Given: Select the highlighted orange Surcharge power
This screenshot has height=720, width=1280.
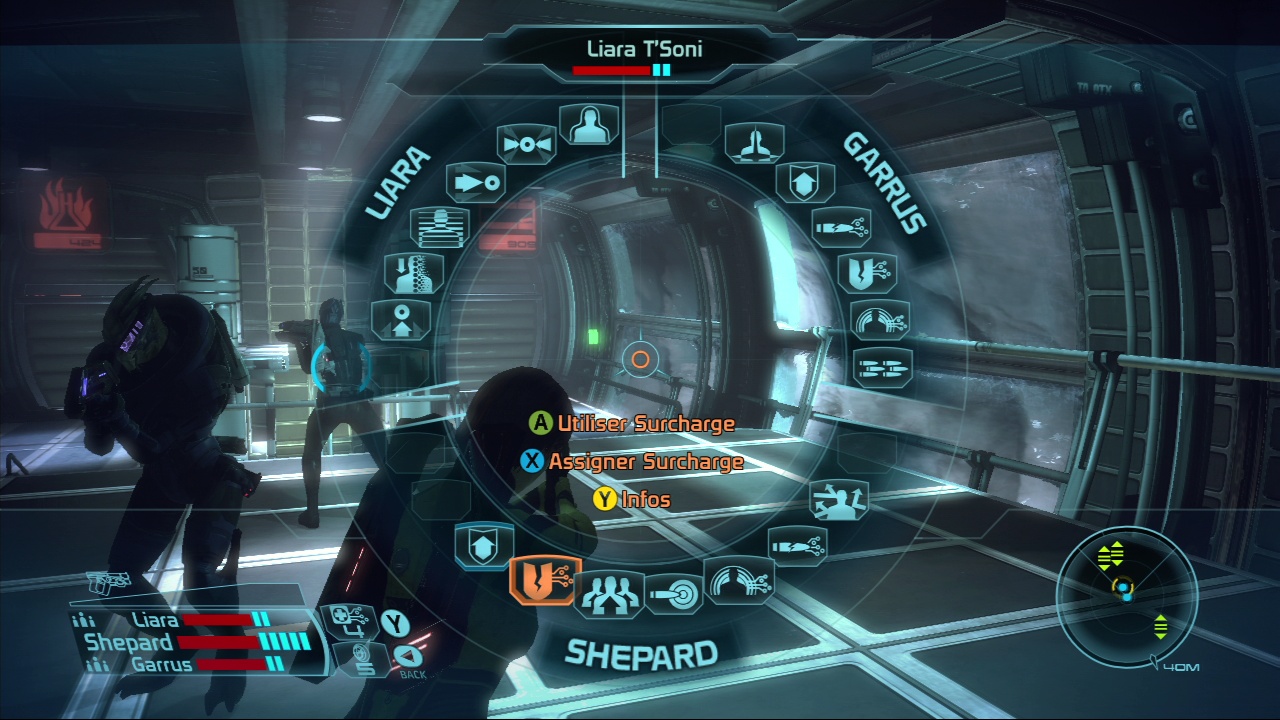Looking at the screenshot, I should tap(544, 582).
